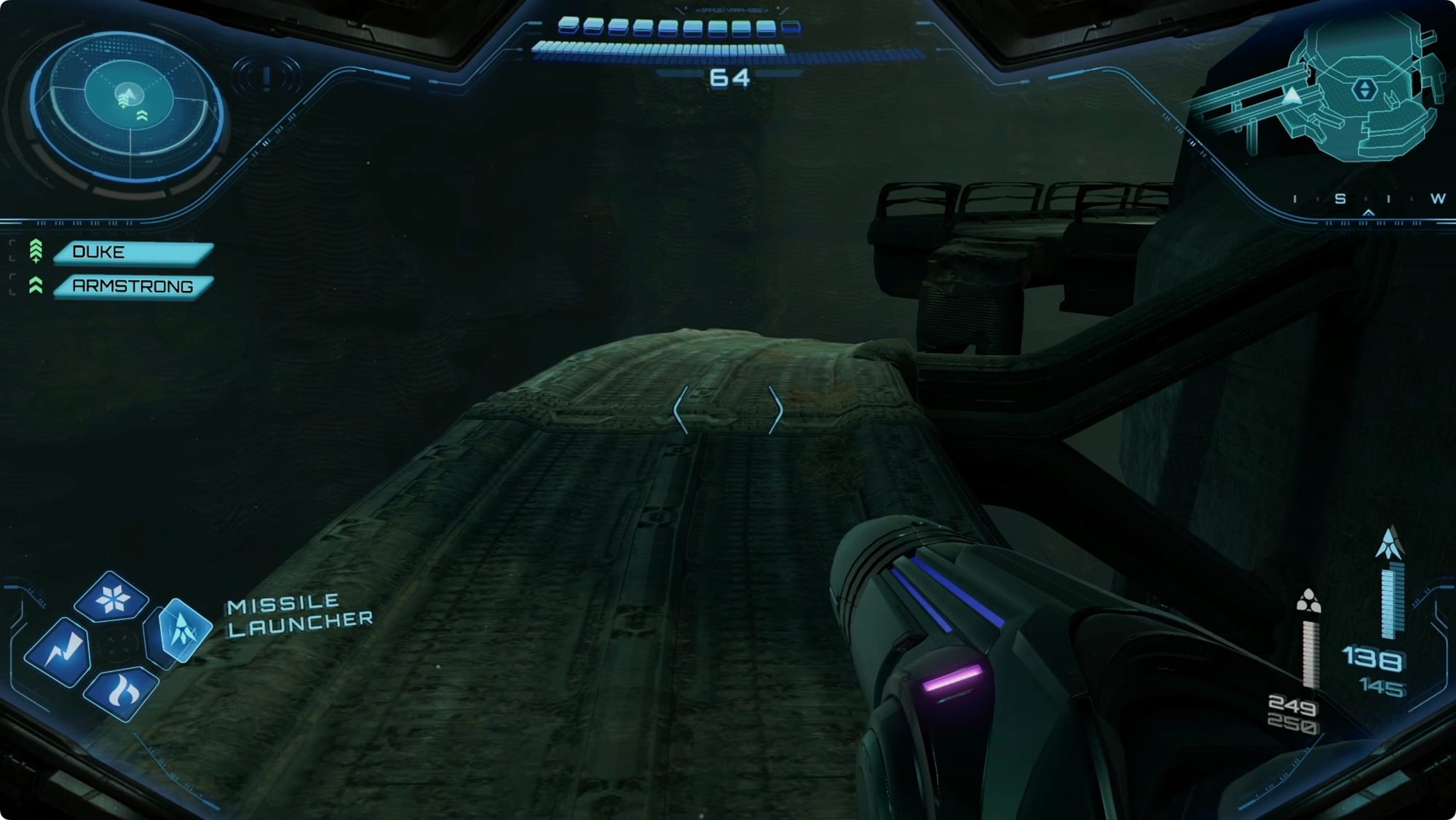Select squad member Duke
Image resolution: width=1456 pixels, height=820 pixels.
(134, 252)
